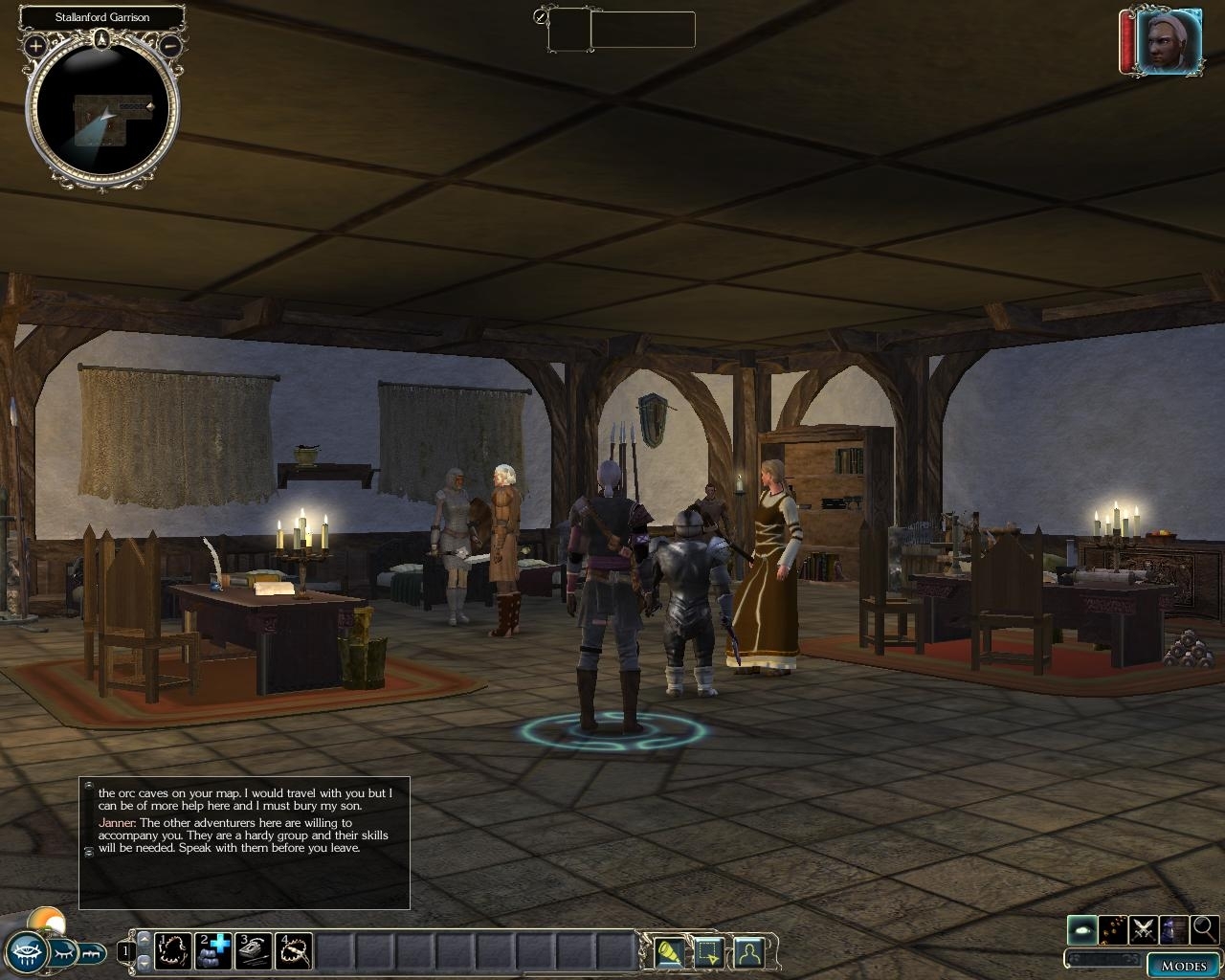Click the yellow spotlight action button
Screen dimensions: 1225x980
(669, 952)
